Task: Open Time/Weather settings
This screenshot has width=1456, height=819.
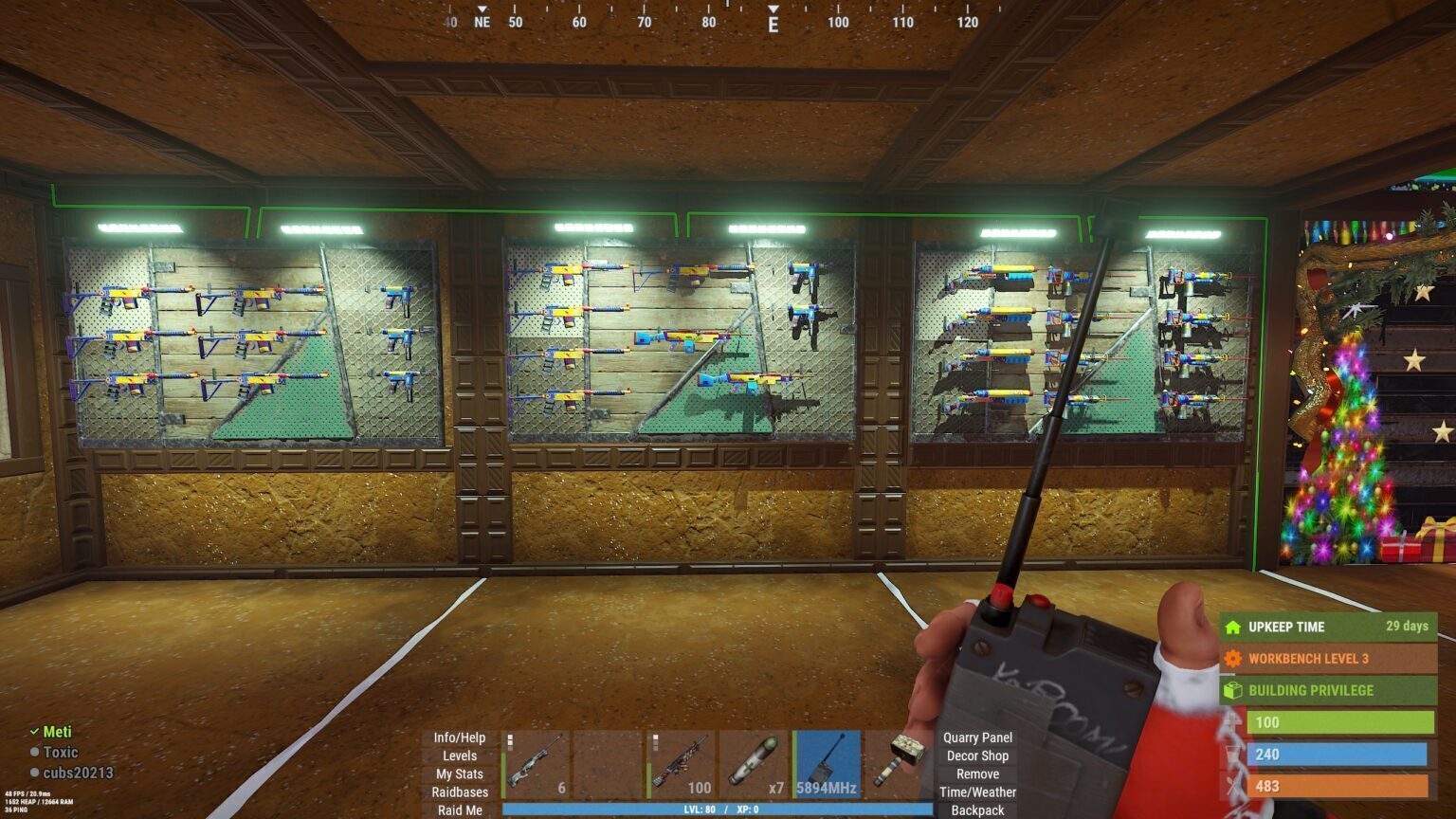Action: pyautogui.click(x=977, y=792)
